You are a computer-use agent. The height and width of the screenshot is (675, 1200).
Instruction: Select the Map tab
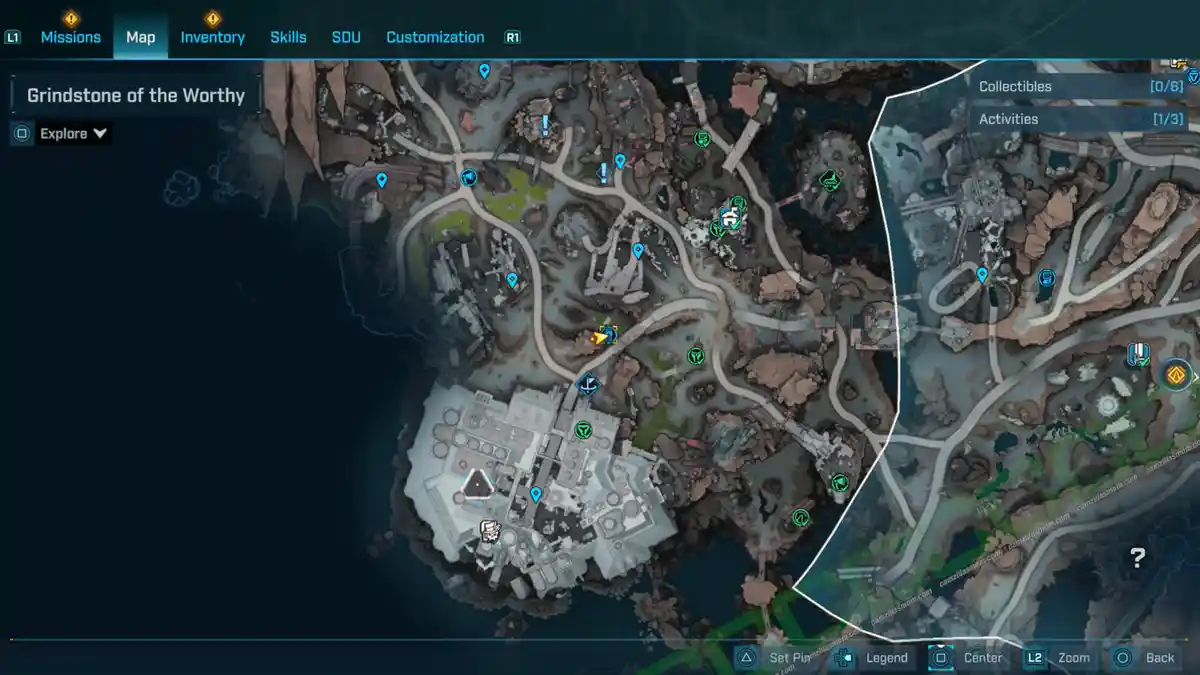[x=140, y=37]
